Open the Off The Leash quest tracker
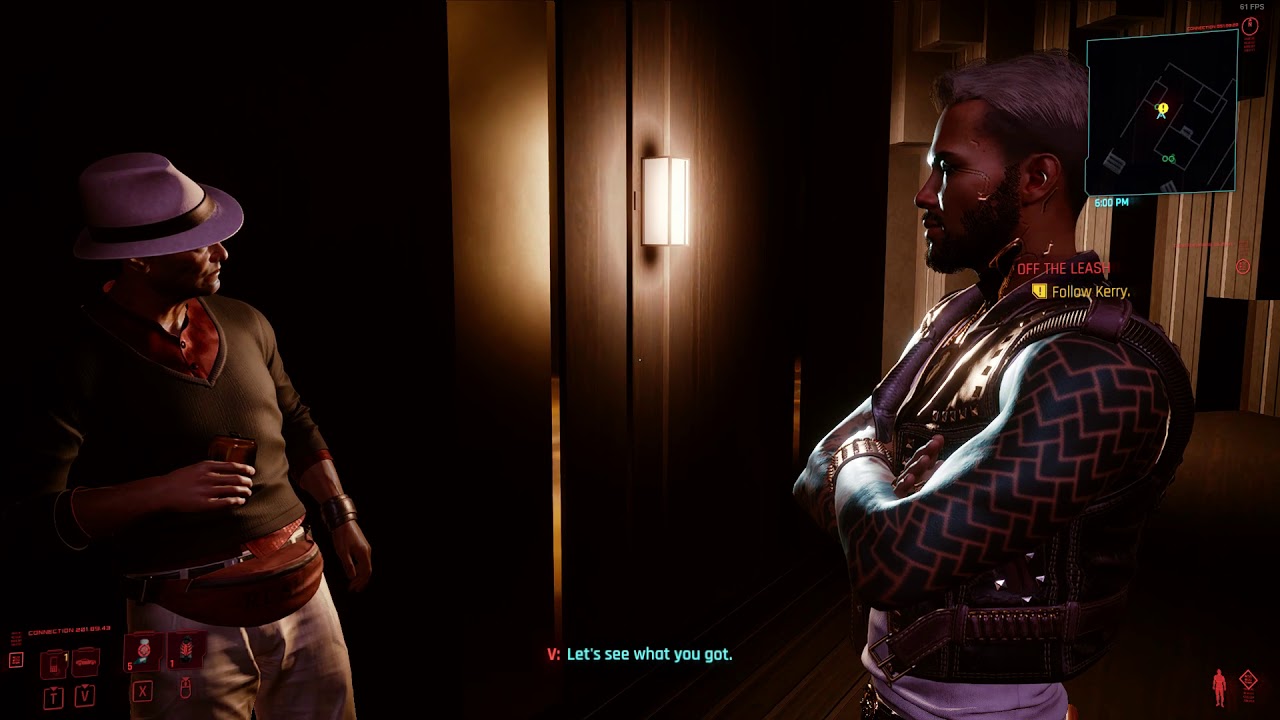 [x=1063, y=269]
